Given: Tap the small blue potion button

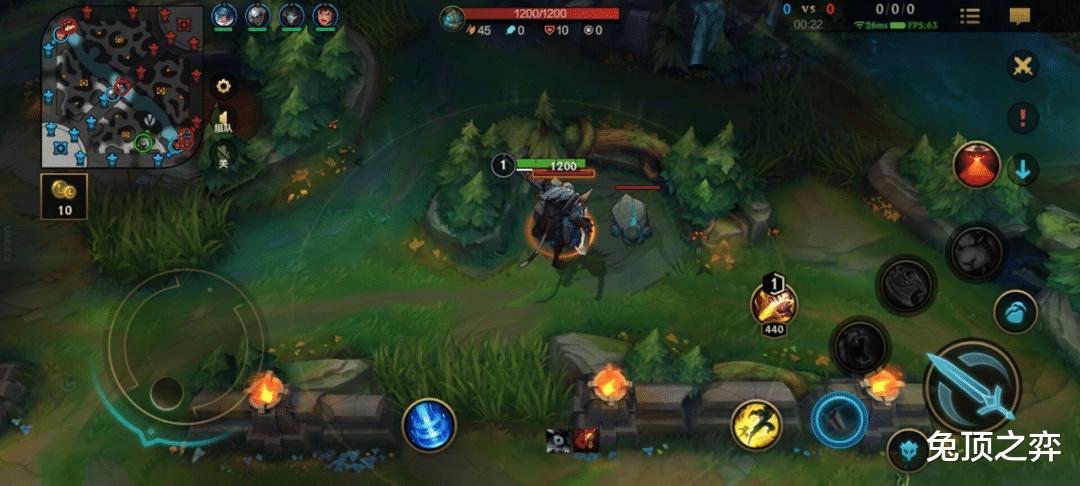Looking at the screenshot, I should 1015,311.
